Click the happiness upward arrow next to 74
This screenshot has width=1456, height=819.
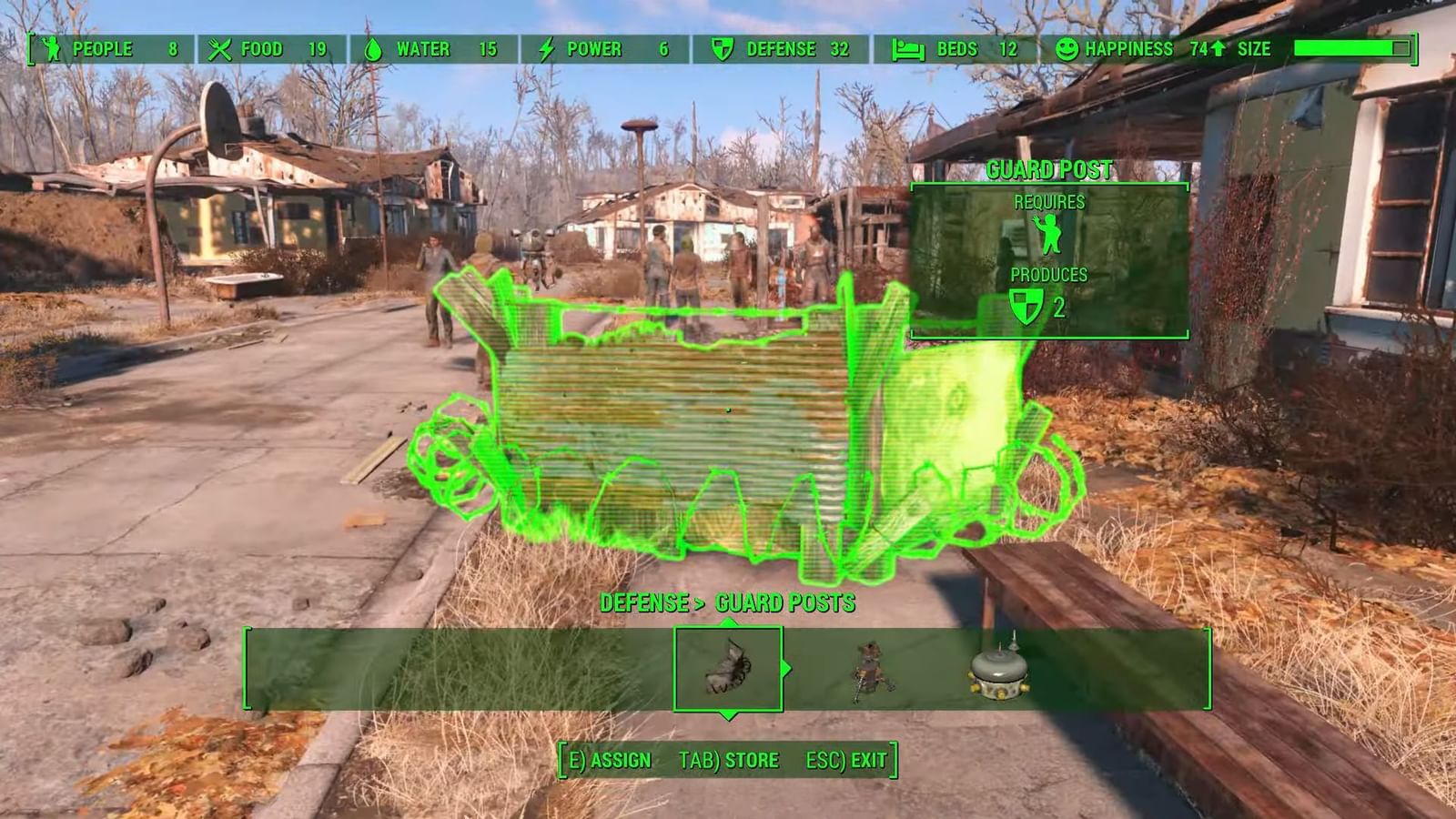[x=1219, y=49]
